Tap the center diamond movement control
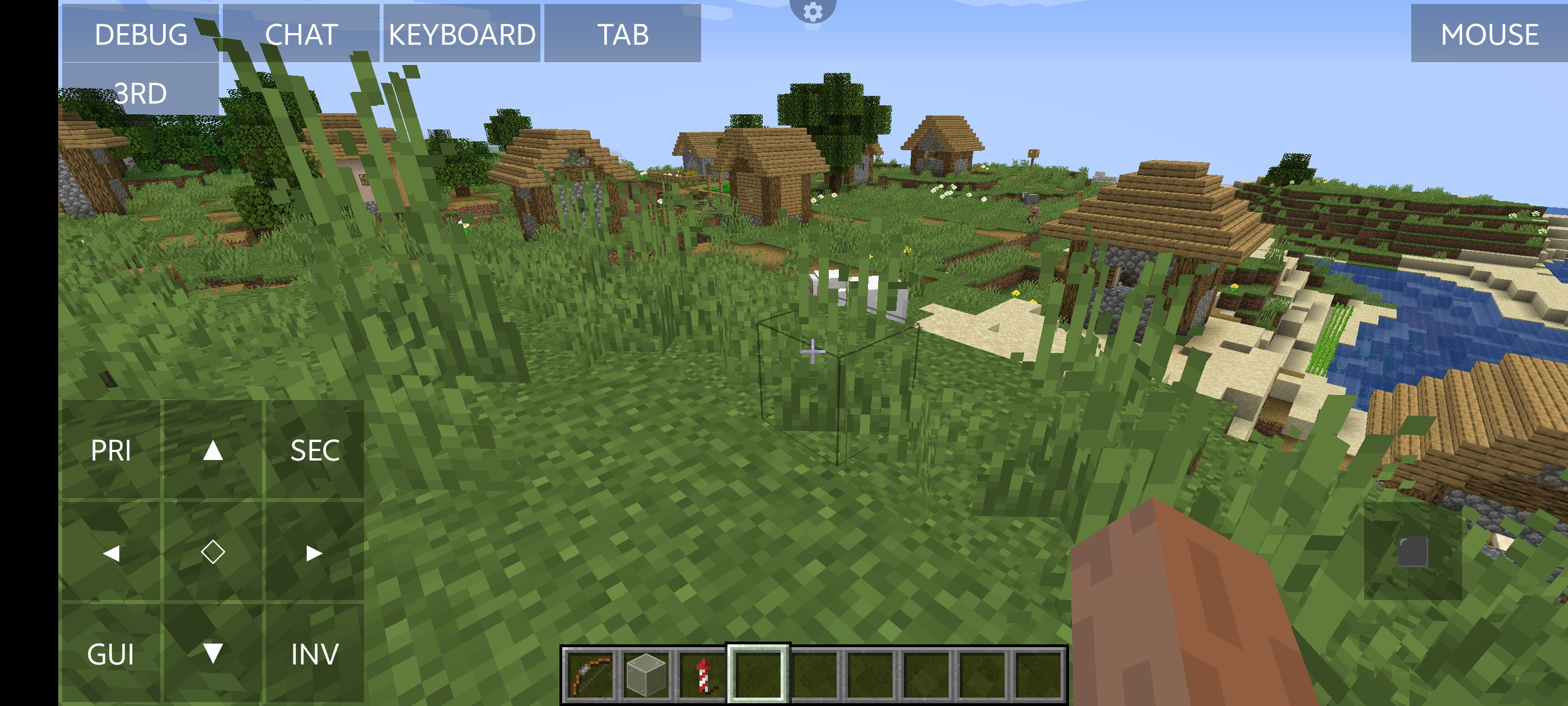 213,553
